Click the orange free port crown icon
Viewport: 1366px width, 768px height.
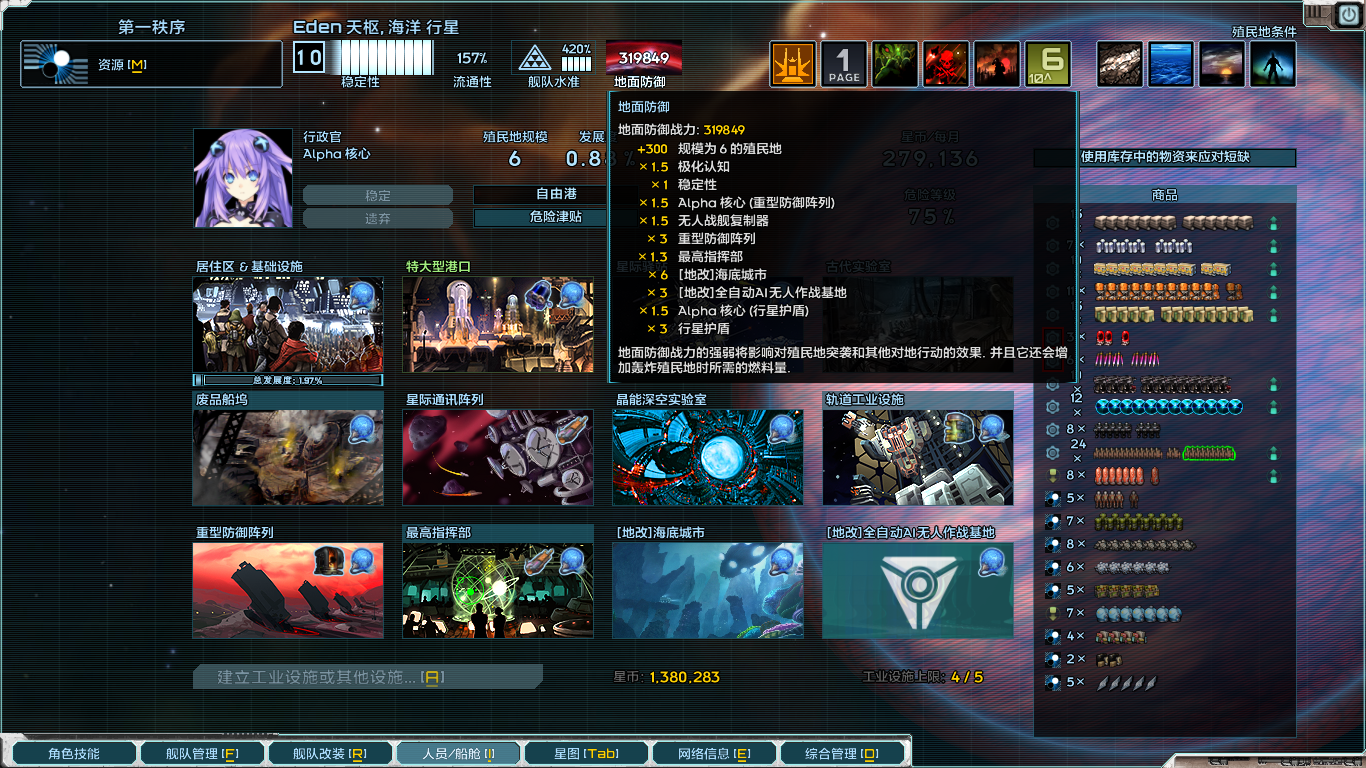792,63
